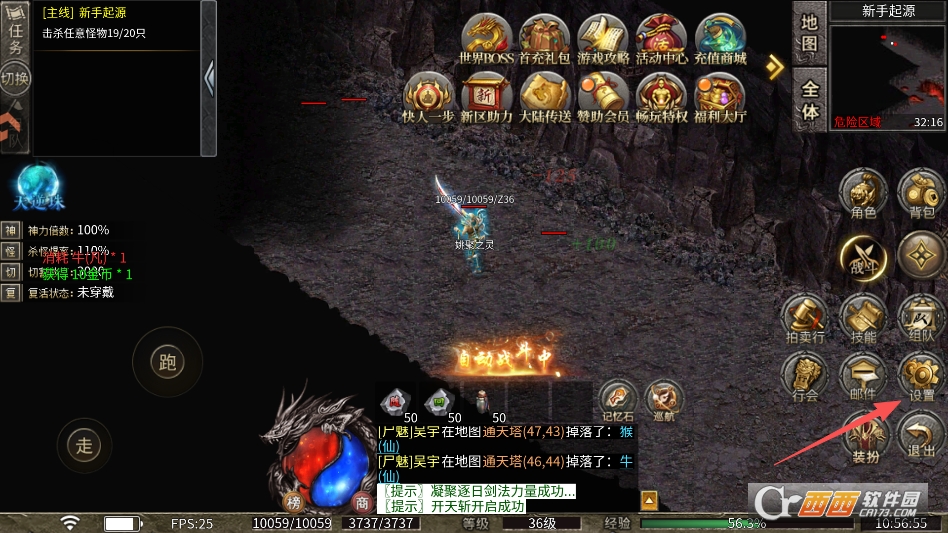
Task: Open the 游戏攻略 guide
Action: pos(603,40)
